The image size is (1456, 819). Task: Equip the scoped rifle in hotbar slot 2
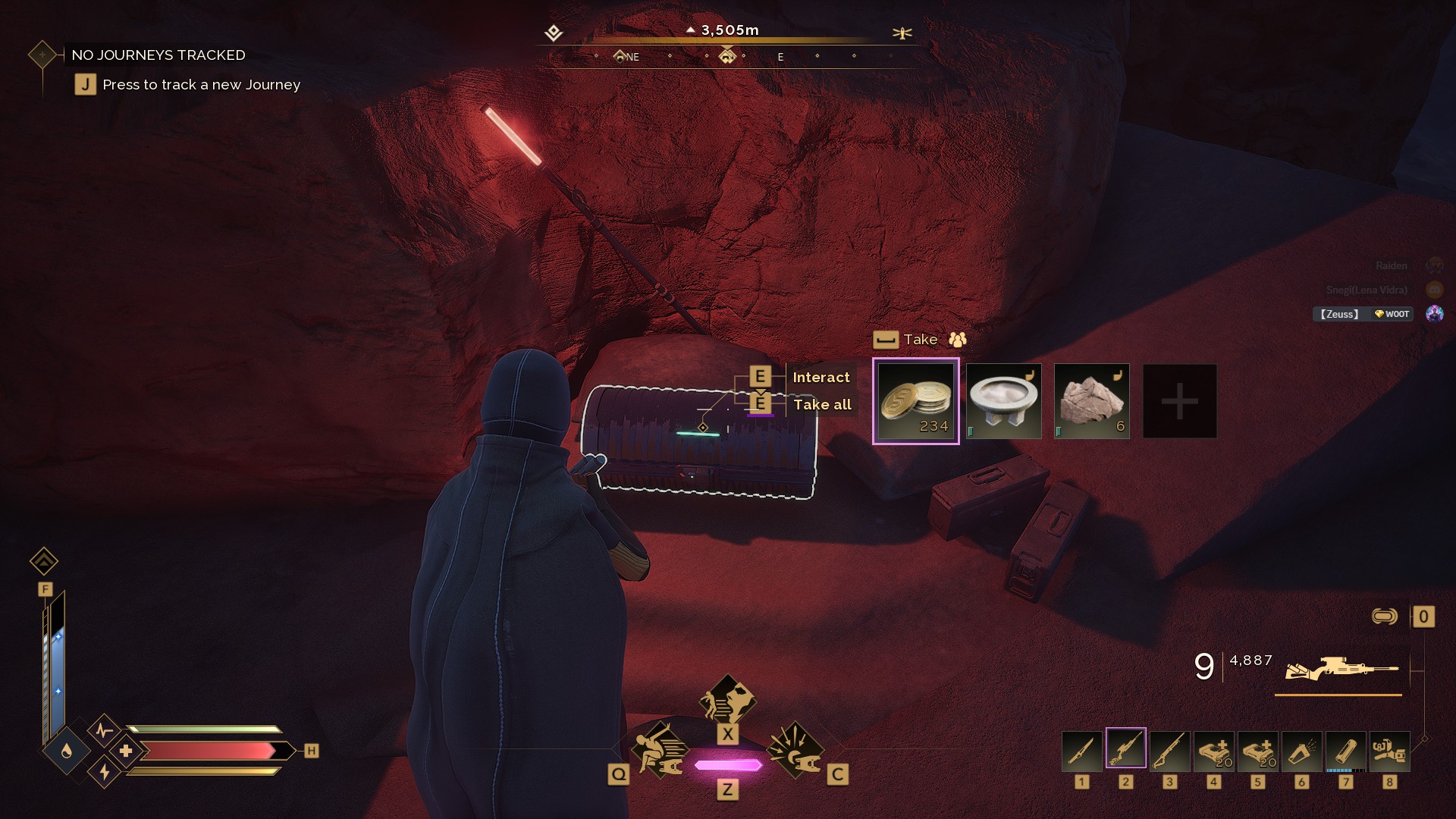coord(1125,749)
